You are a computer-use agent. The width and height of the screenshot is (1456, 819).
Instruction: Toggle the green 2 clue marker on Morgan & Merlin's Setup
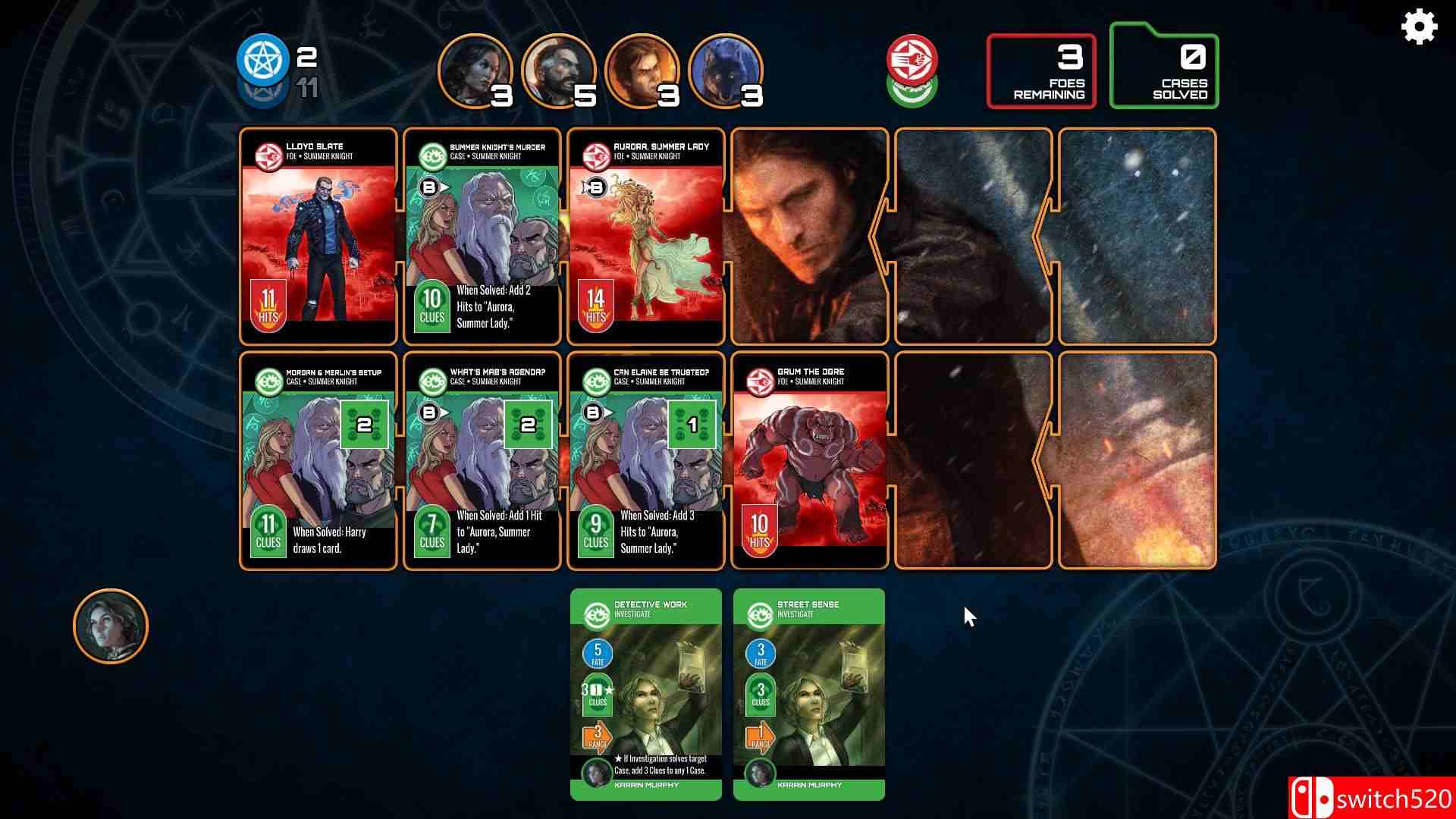pyautogui.click(x=363, y=425)
